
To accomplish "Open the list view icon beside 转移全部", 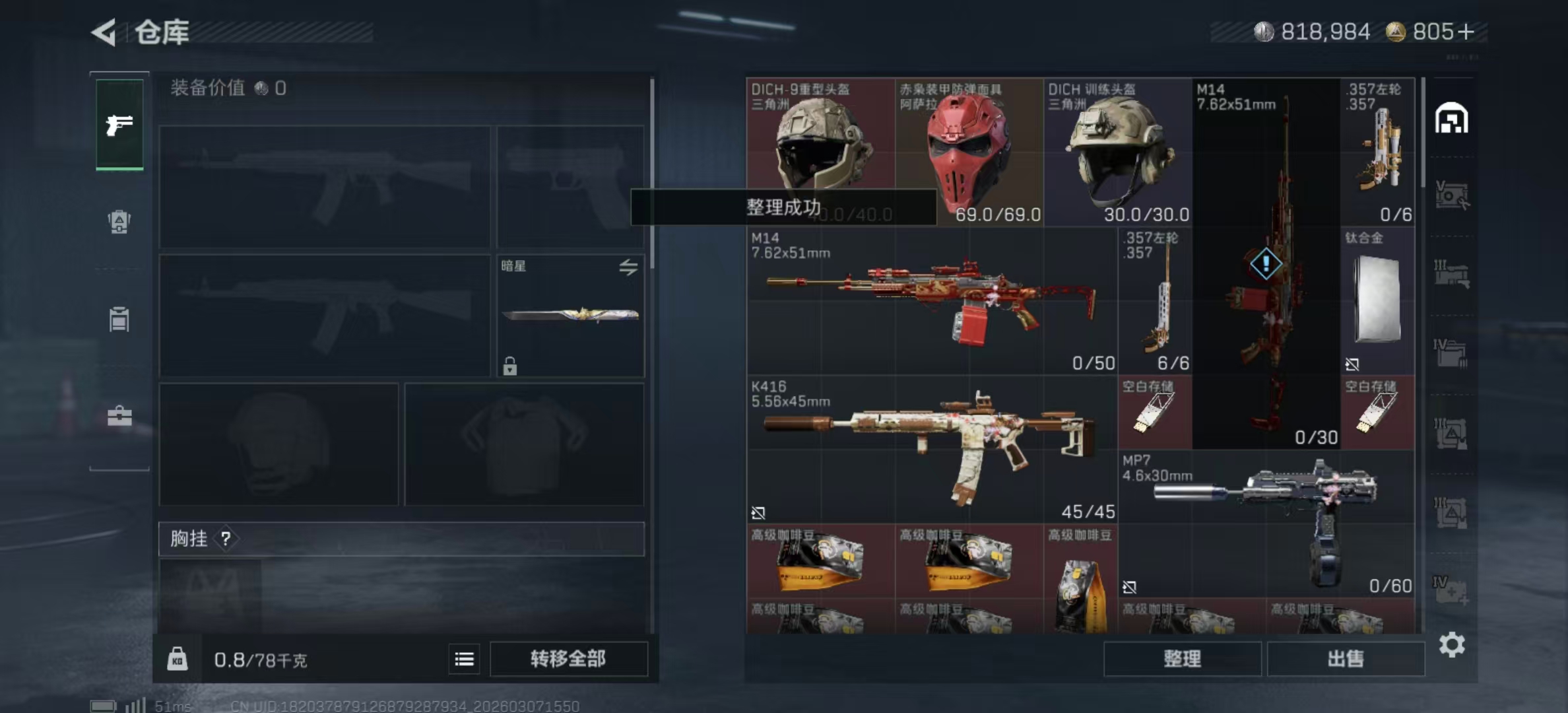I will point(464,659).
